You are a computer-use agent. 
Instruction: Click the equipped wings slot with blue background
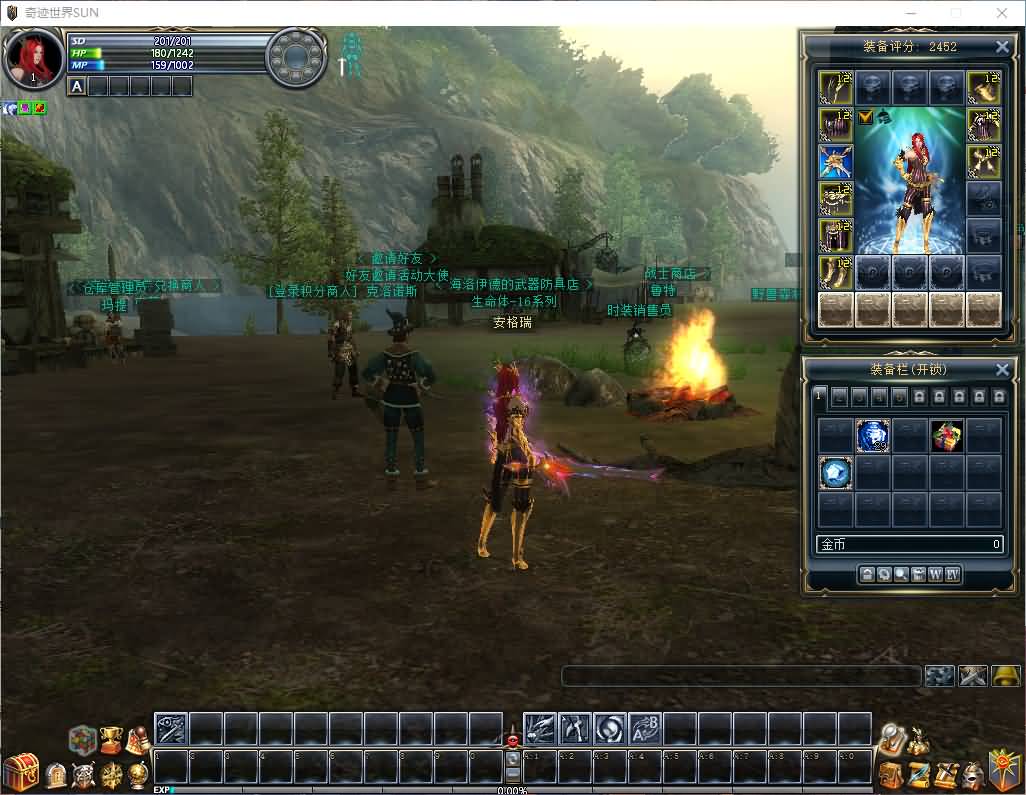[835, 162]
